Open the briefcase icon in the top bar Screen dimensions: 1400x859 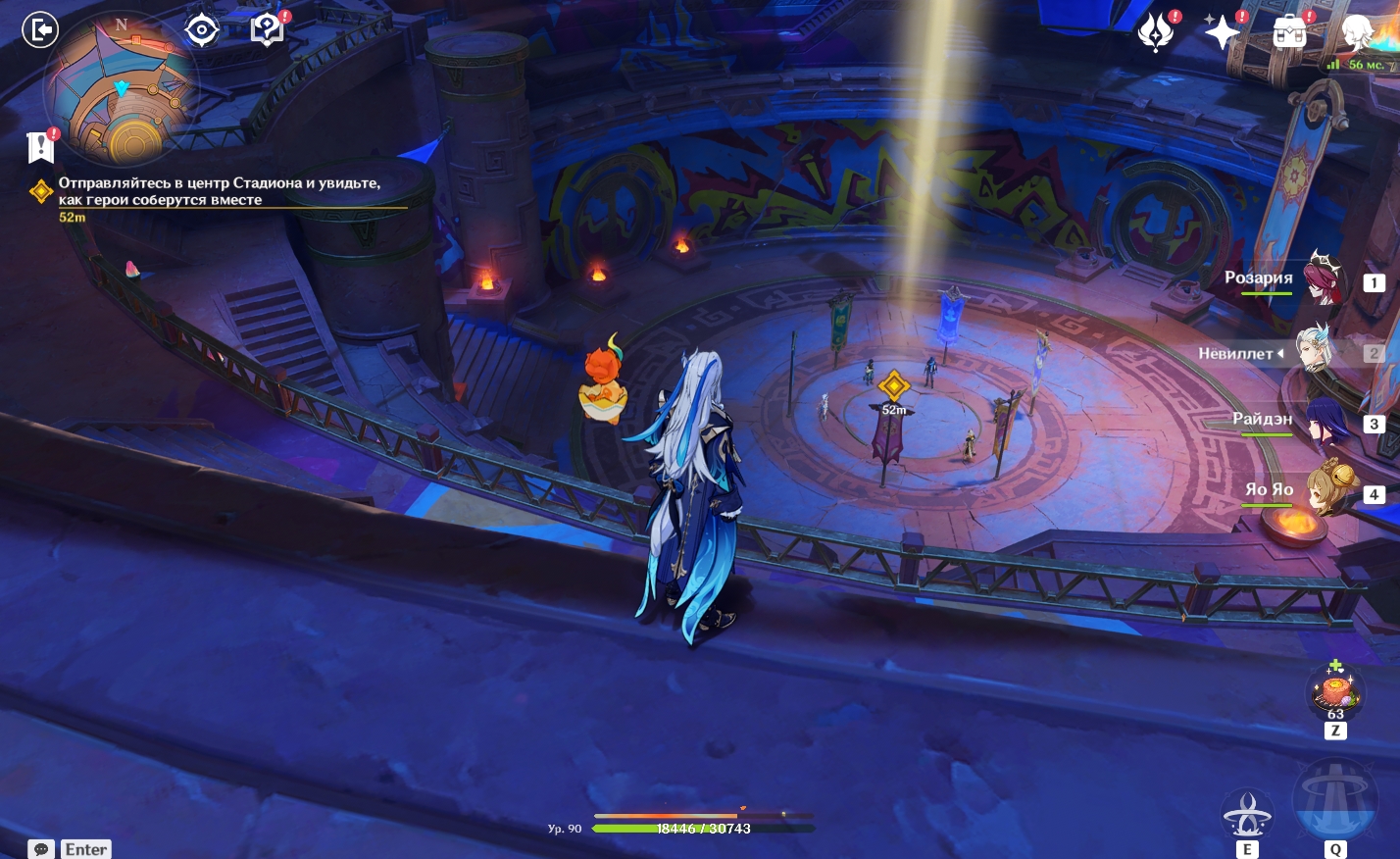coord(1289,32)
